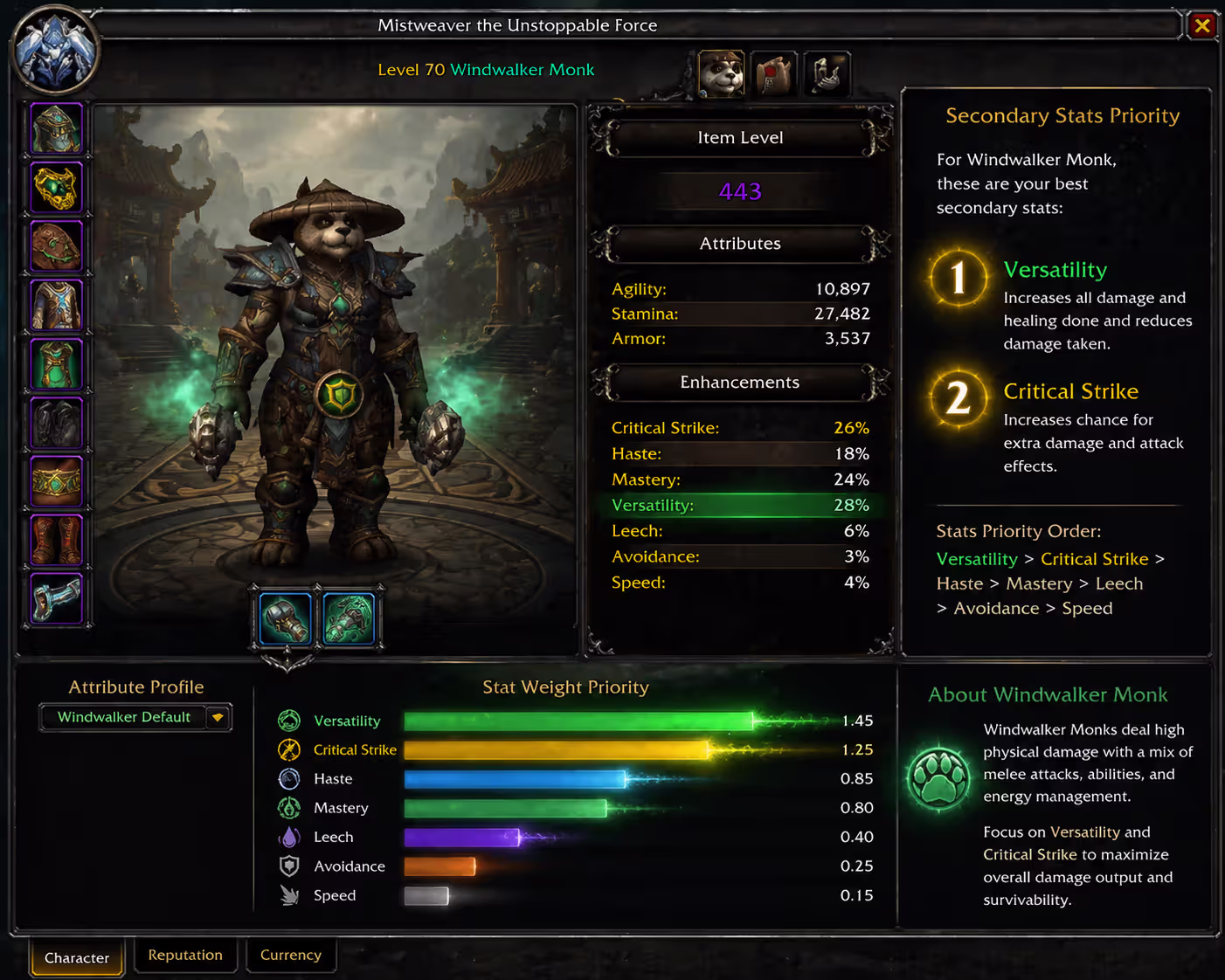Image resolution: width=1225 pixels, height=980 pixels.
Task: Click the Attributes section header
Action: pos(740,244)
